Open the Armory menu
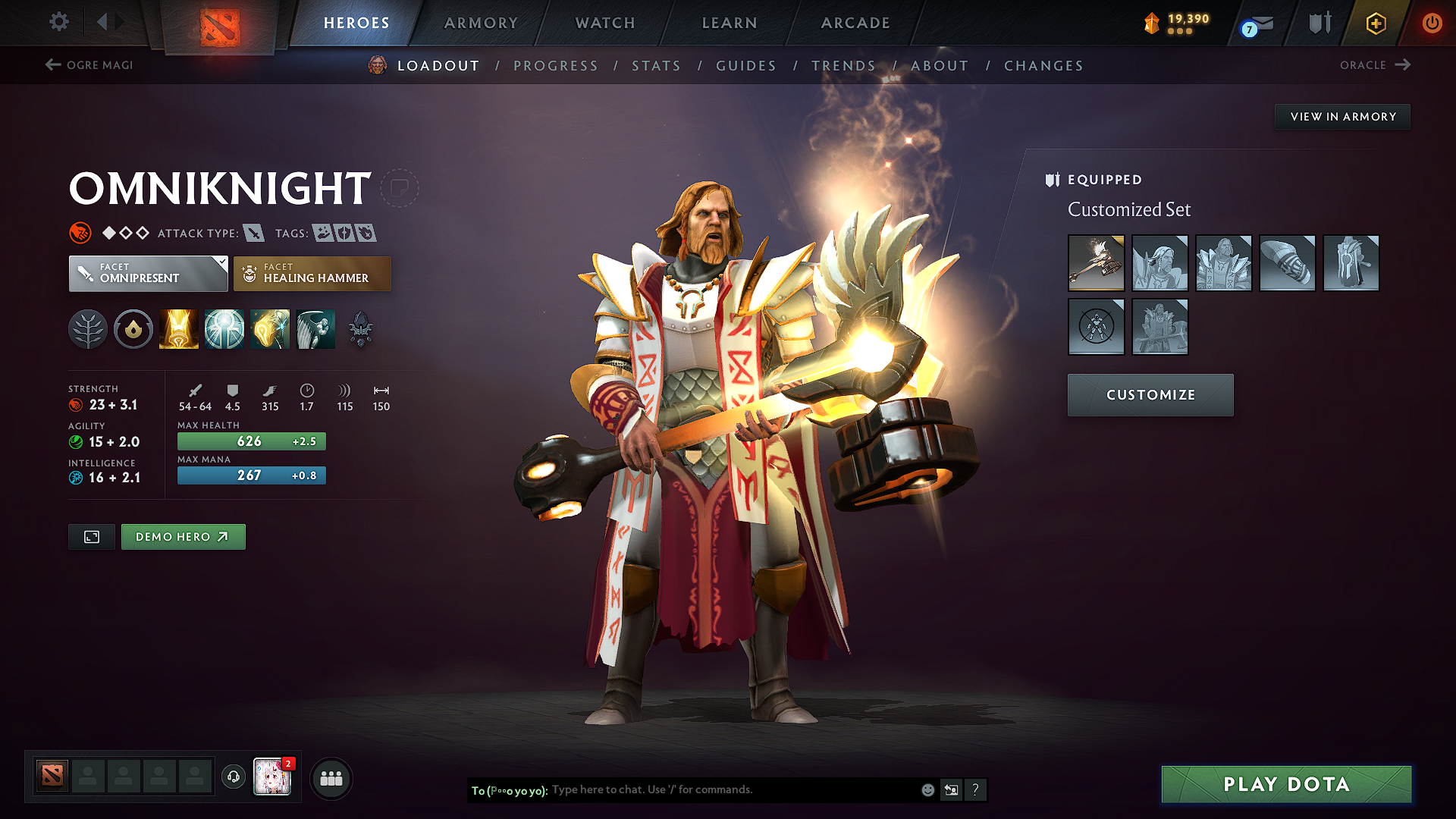Image resolution: width=1456 pixels, height=819 pixels. click(481, 23)
